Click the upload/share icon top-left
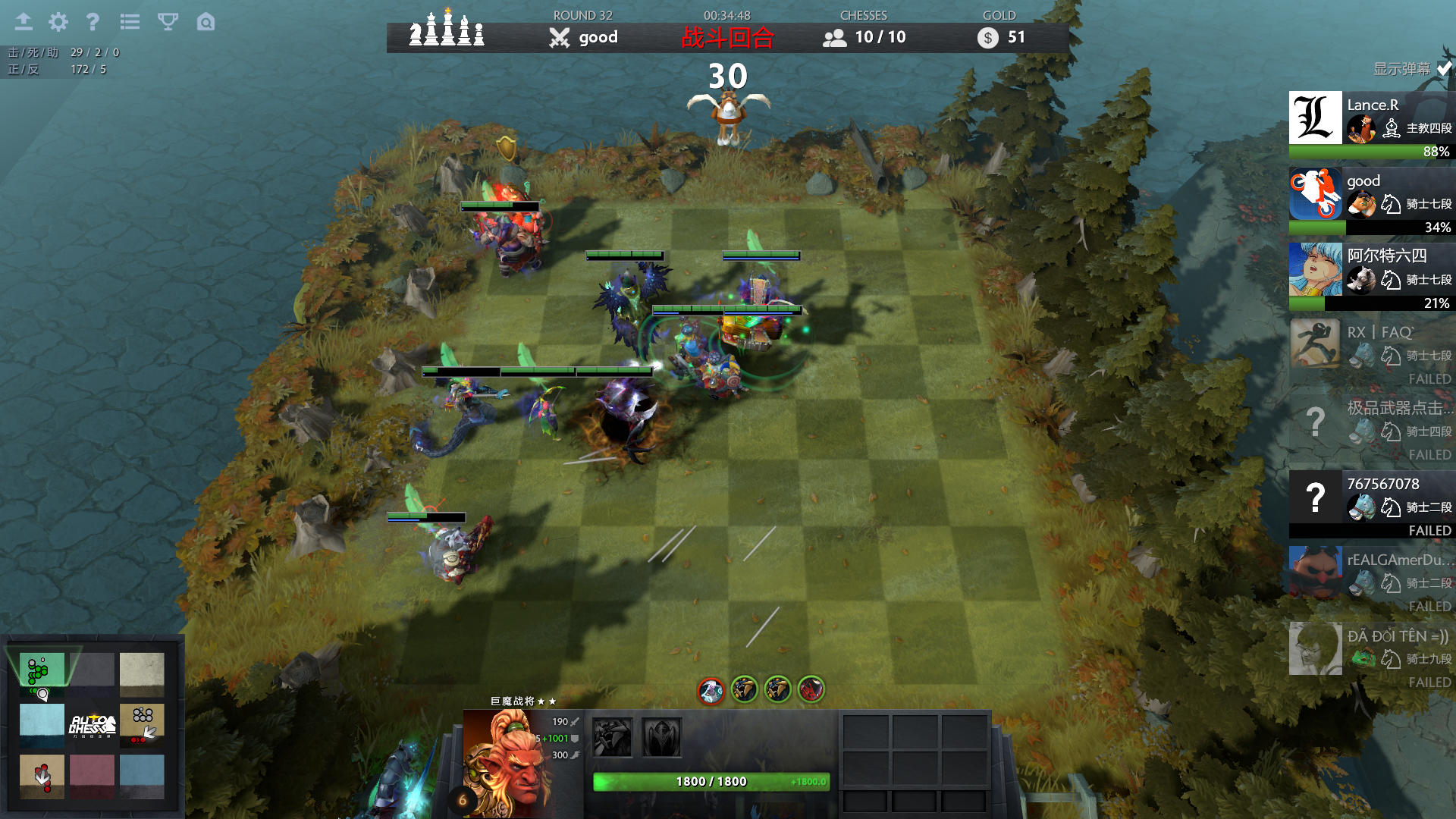The image size is (1456, 819). click(x=24, y=22)
